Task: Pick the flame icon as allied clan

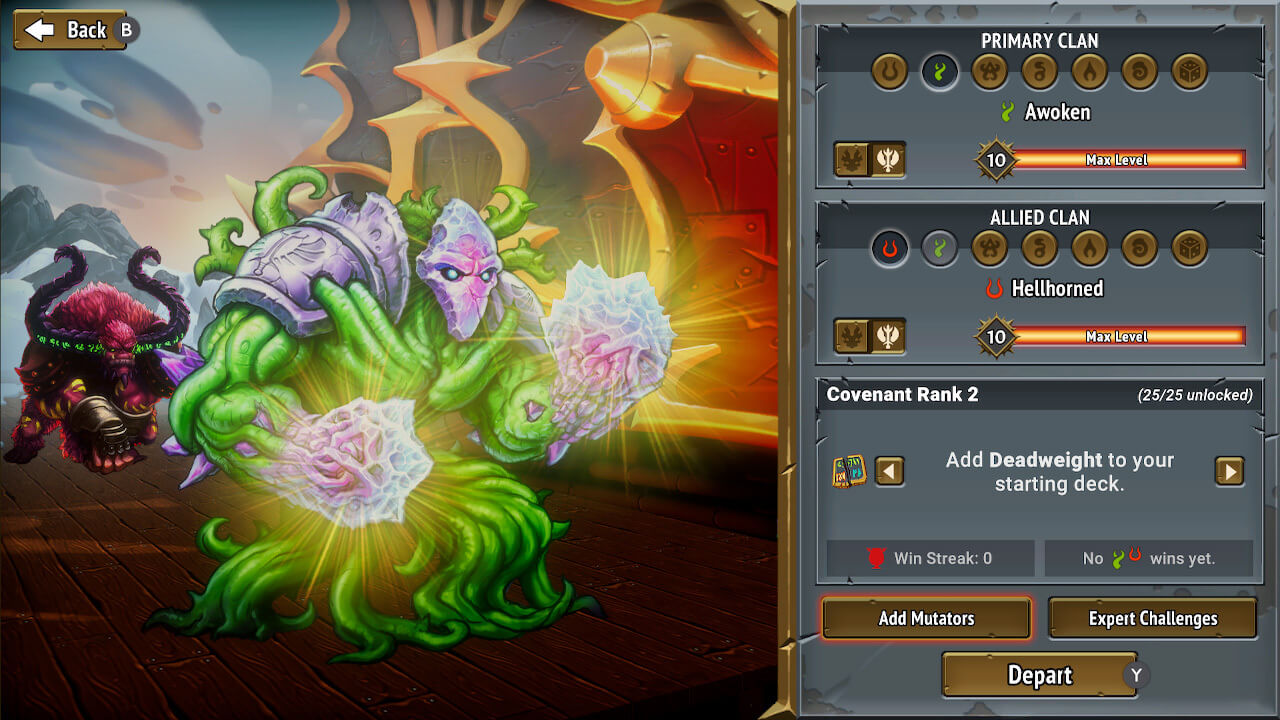Action: pos(1089,248)
